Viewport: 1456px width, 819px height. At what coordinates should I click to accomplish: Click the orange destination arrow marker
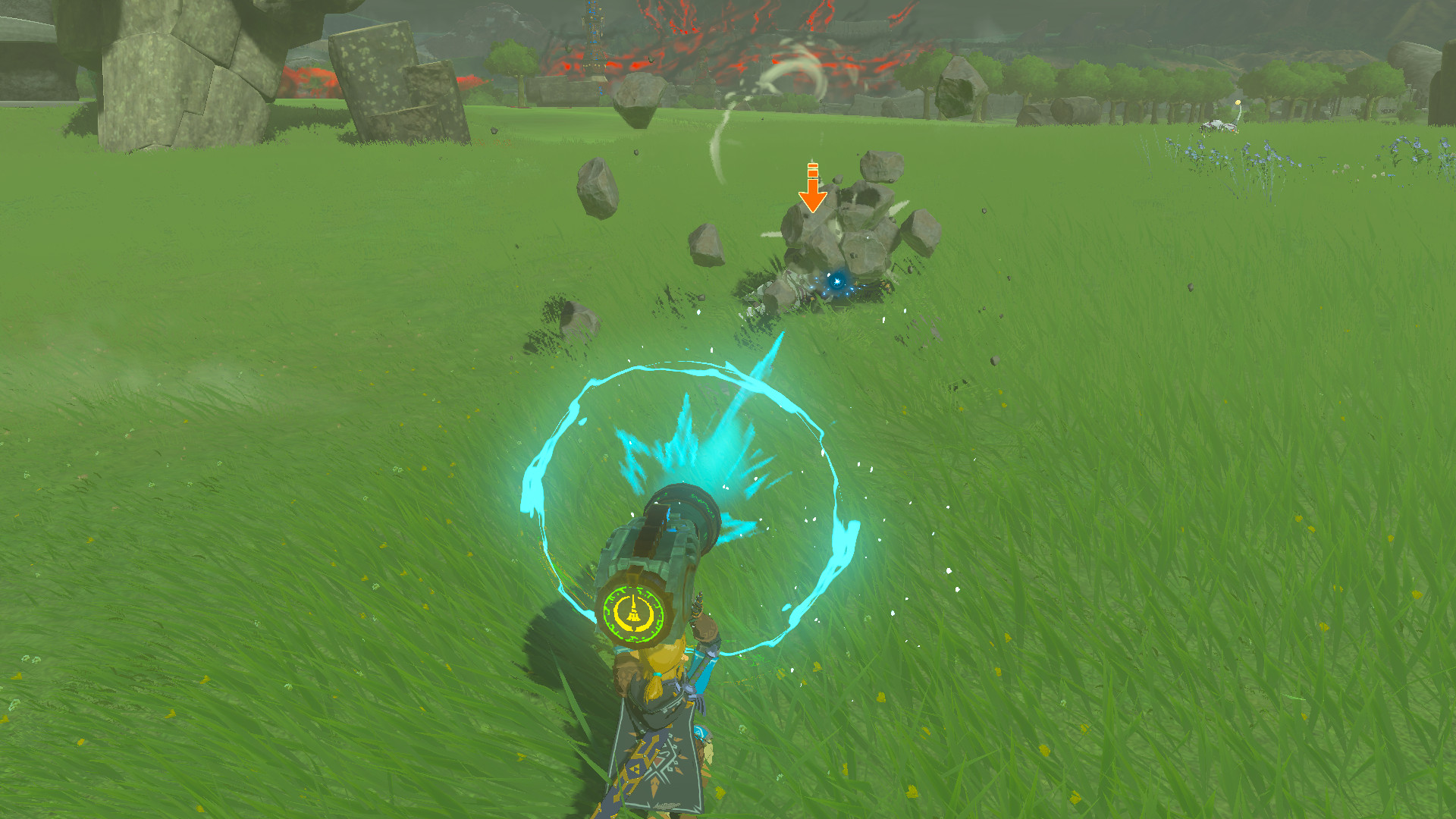(x=814, y=186)
